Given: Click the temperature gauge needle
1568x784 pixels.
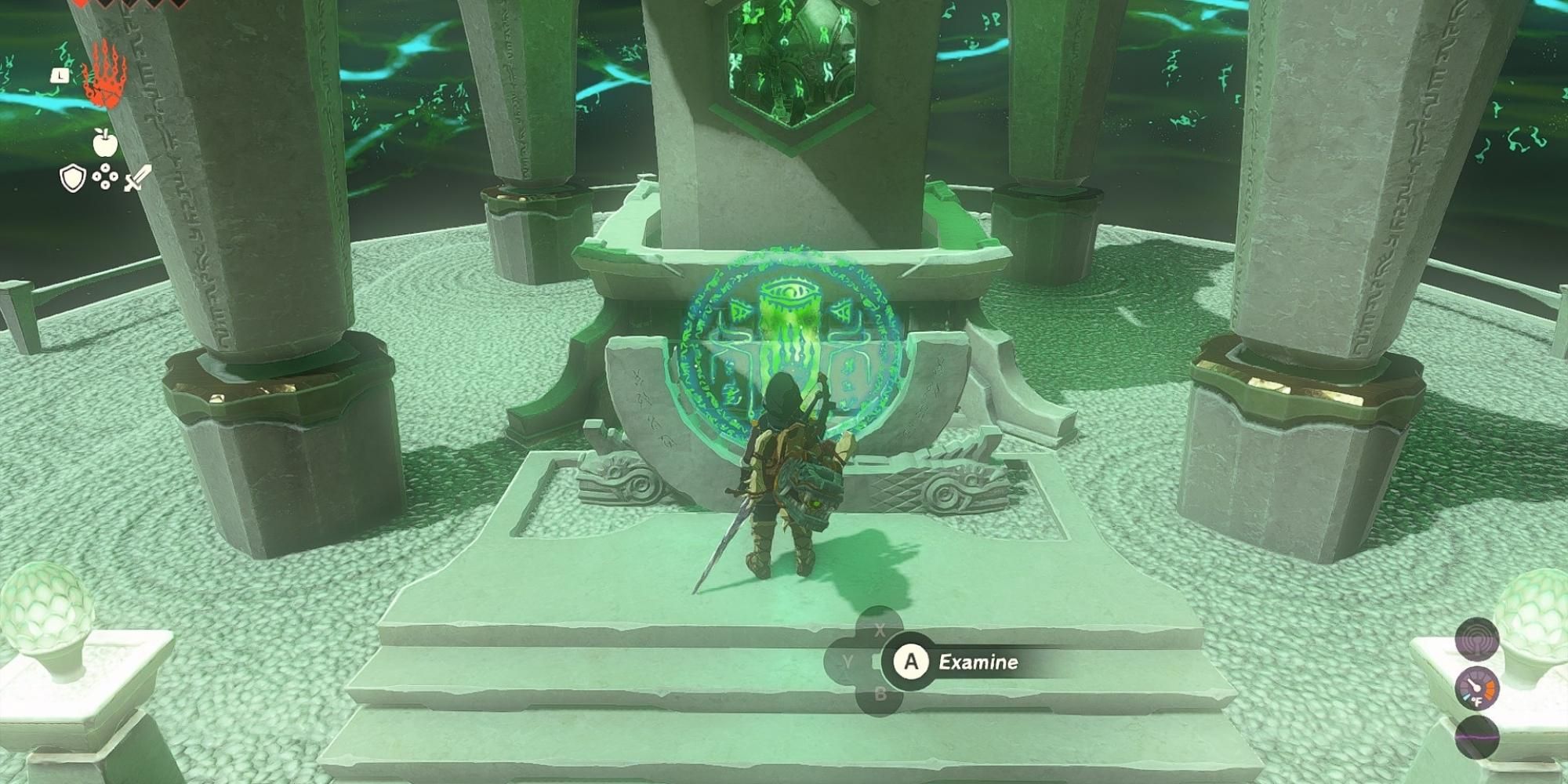Looking at the screenshot, I should click(1473, 684).
